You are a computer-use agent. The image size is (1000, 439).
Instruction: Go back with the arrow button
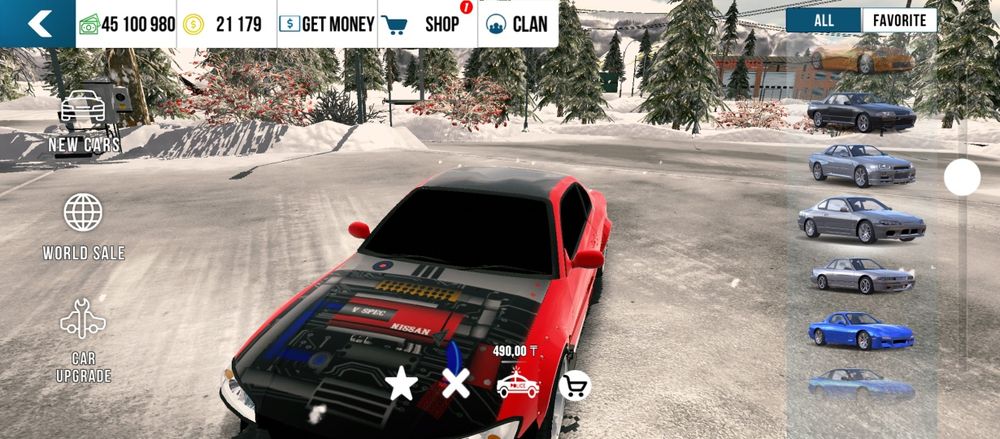click(37, 24)
